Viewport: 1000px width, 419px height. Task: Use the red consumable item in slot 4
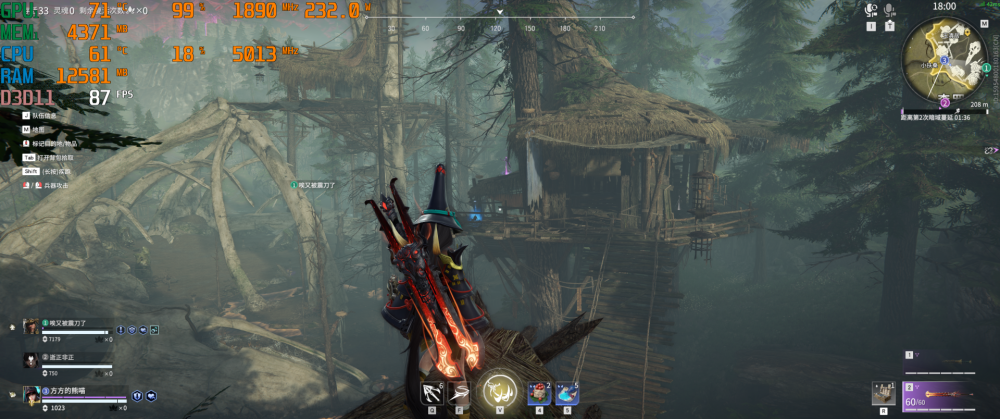(x=538, y=393)
